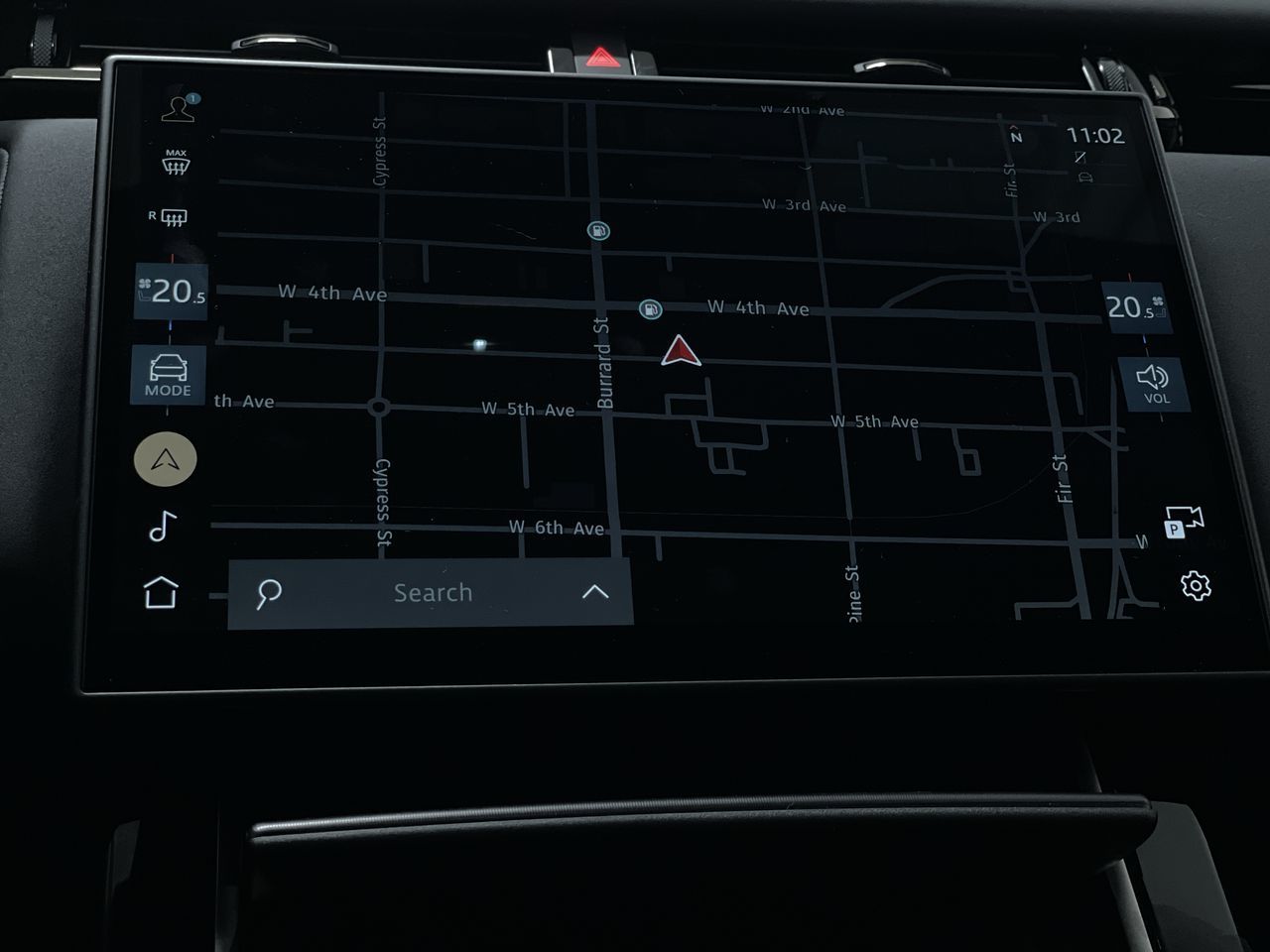Screen dimensions: 1270x952
Task: Tap the Search destination field
Action: (x=433, y=593)
